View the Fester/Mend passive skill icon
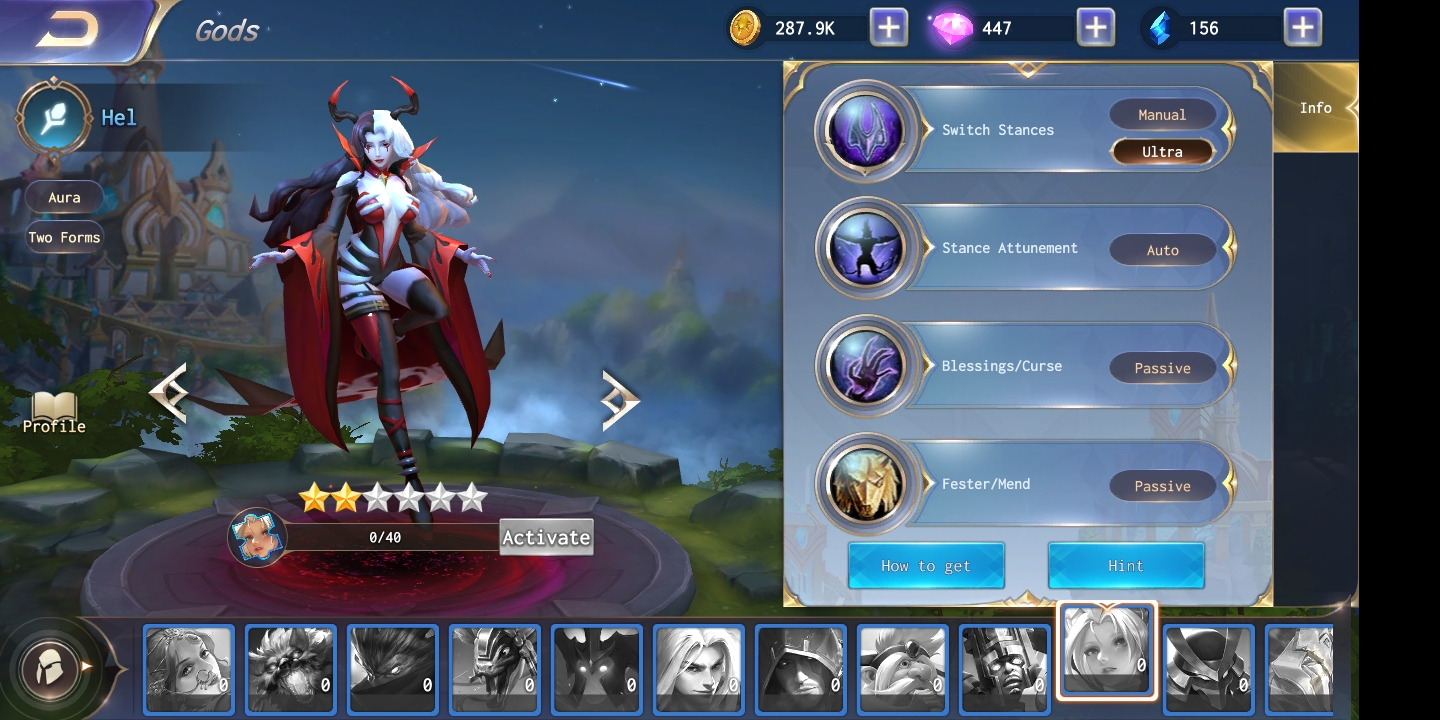Viewport: 1440px width, 720px height. click(x=865, y=484)
